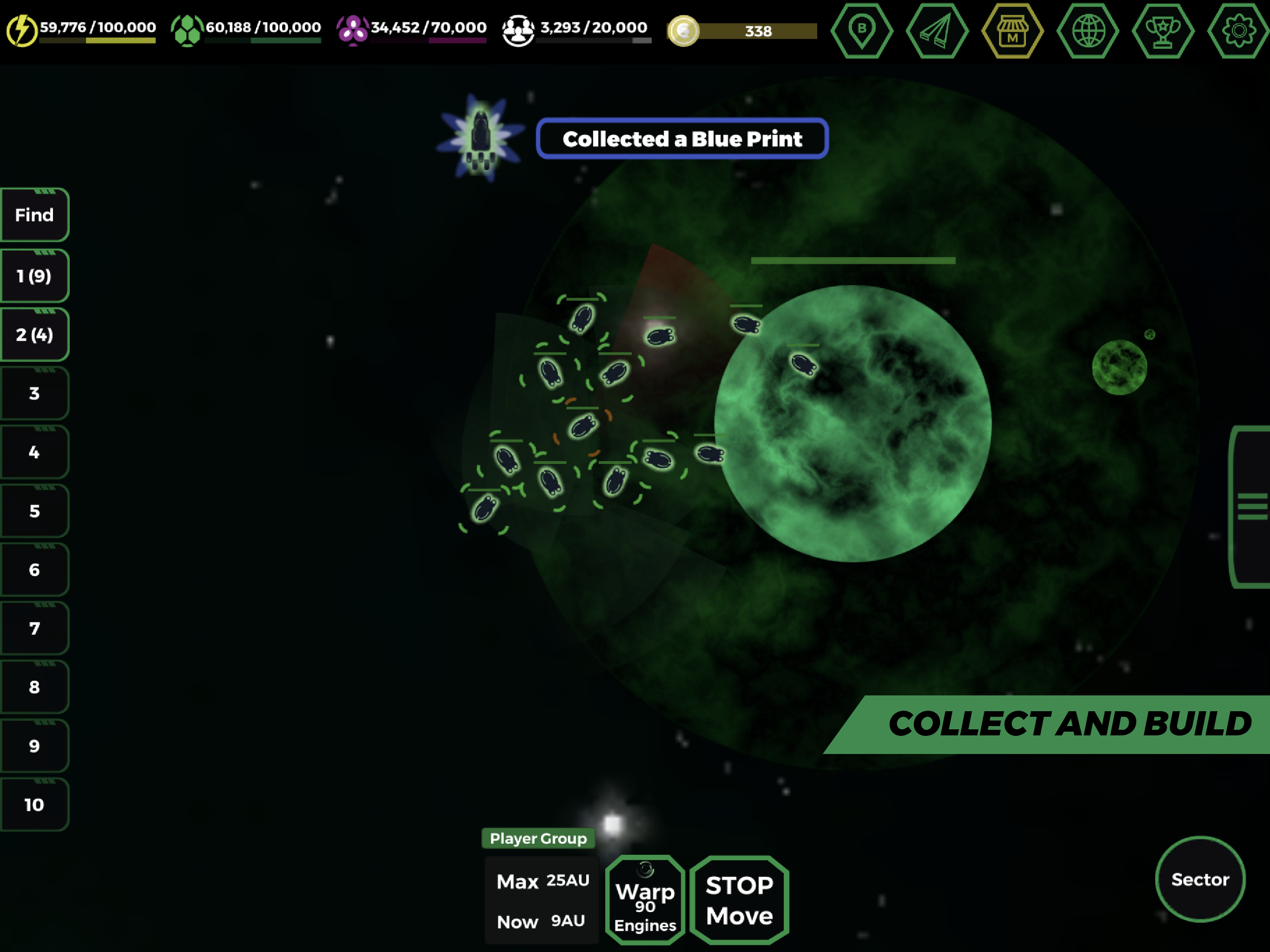Expand fleet group 2 (4)
The width and height of the screenshot is (1270, 952).
[x=34, y=334]
